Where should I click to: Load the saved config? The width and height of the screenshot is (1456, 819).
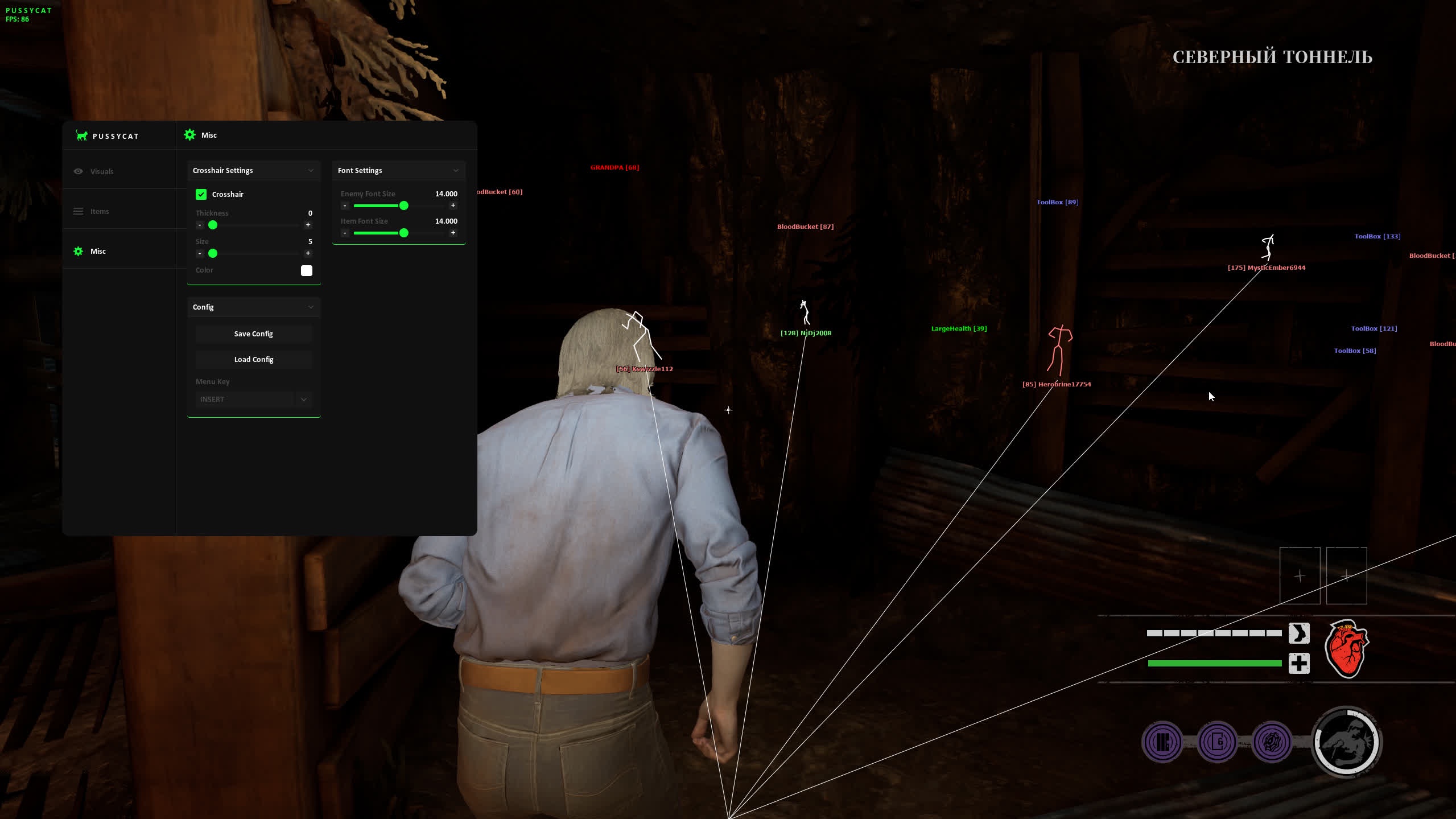[x=254, y=360]
